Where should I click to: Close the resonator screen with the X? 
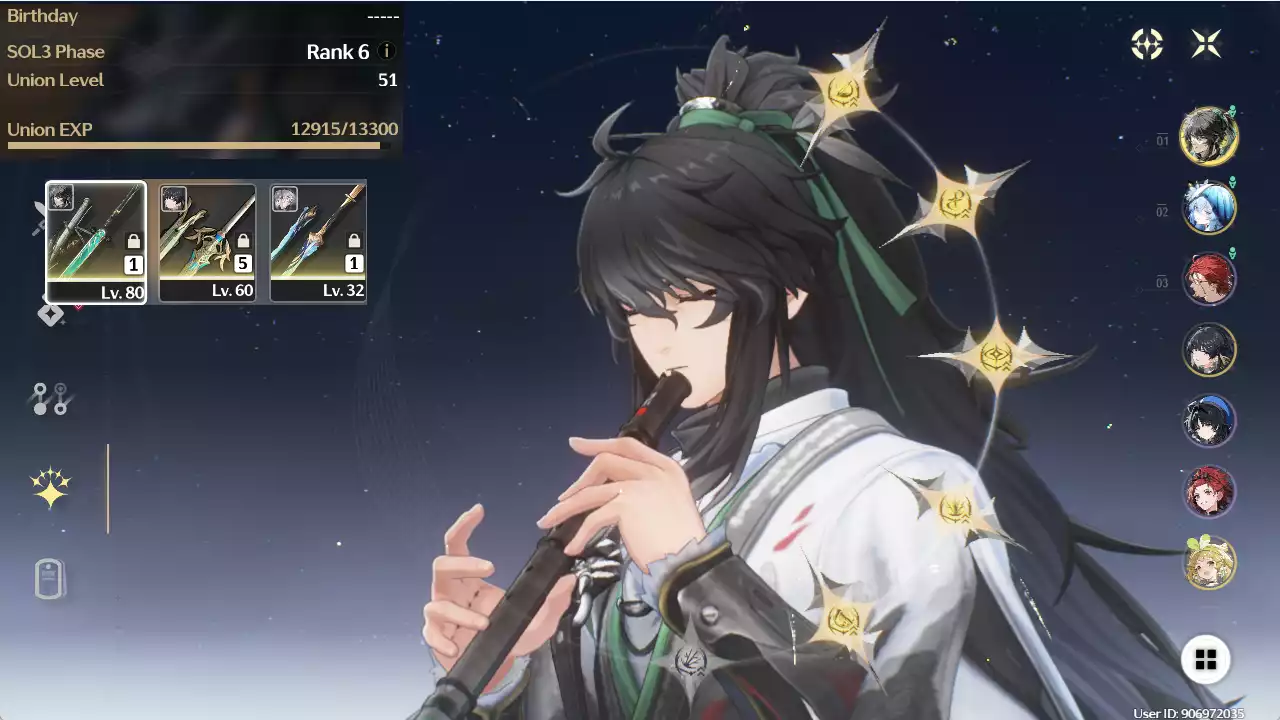click(1206, 44)
